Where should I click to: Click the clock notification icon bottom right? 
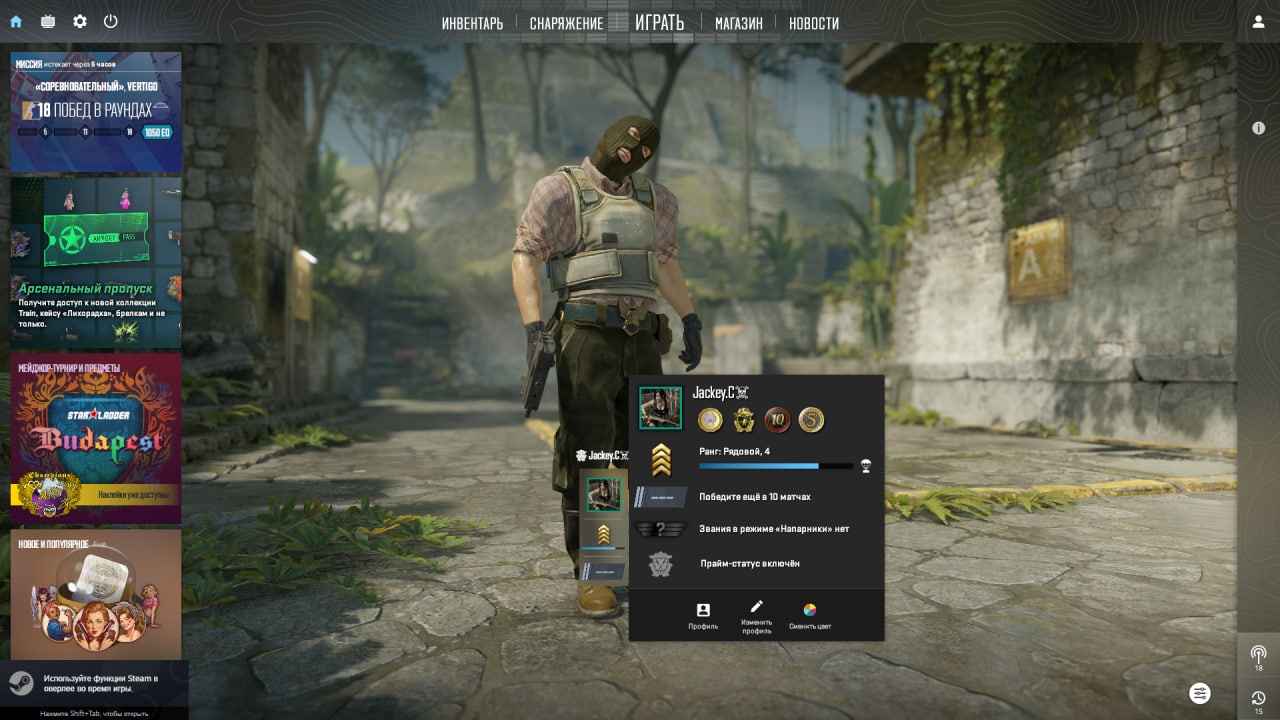click(x=1257, y=700)
